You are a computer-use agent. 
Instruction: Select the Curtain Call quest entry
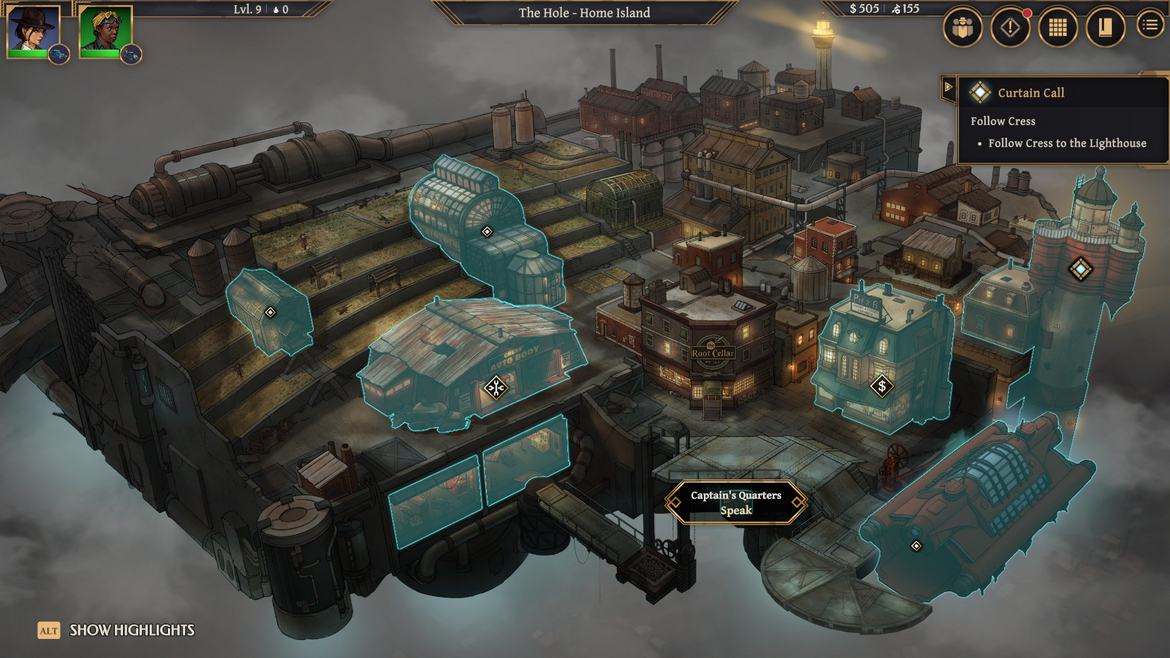(x=1030, y=93)
